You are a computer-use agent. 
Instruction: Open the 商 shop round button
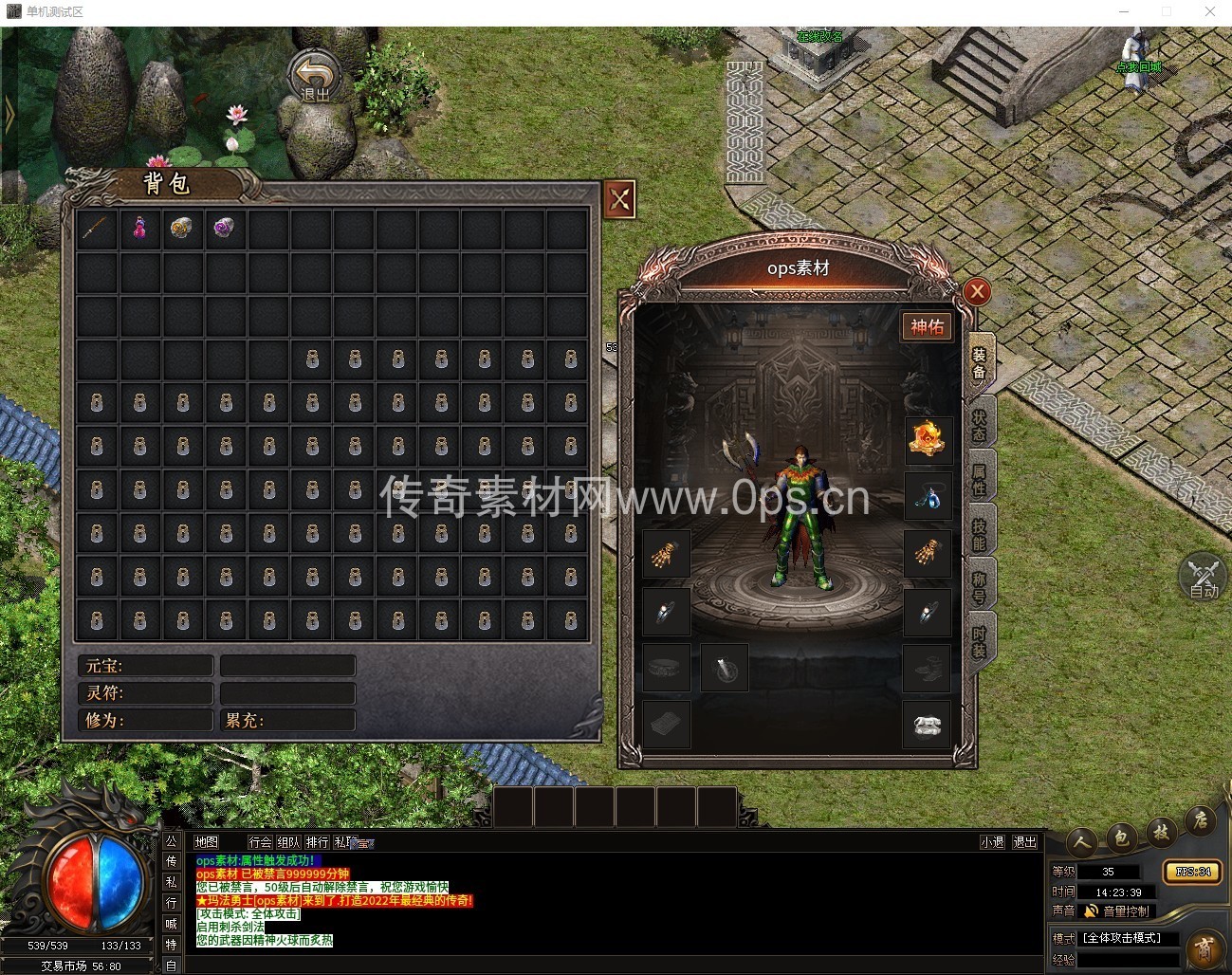[1204, 949]
